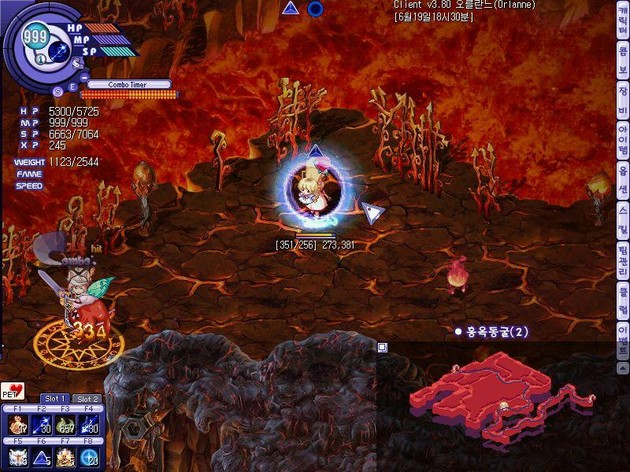This screenshot has width=630, height=472.
Task: Switch to the Slot 1 hotbar tab
Action: [x=54, y=399]
